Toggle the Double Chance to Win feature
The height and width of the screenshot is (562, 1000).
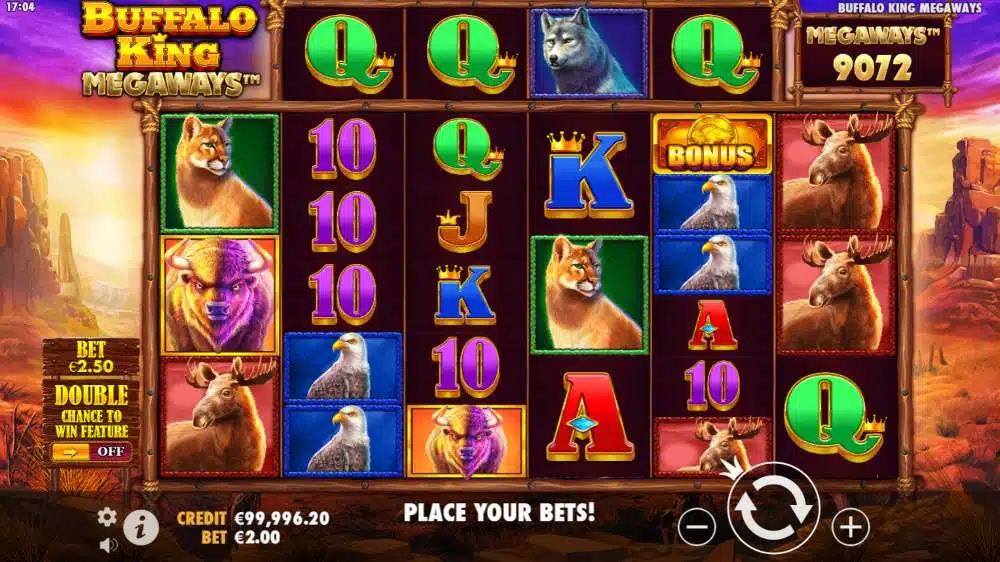(x=91, y=451)
